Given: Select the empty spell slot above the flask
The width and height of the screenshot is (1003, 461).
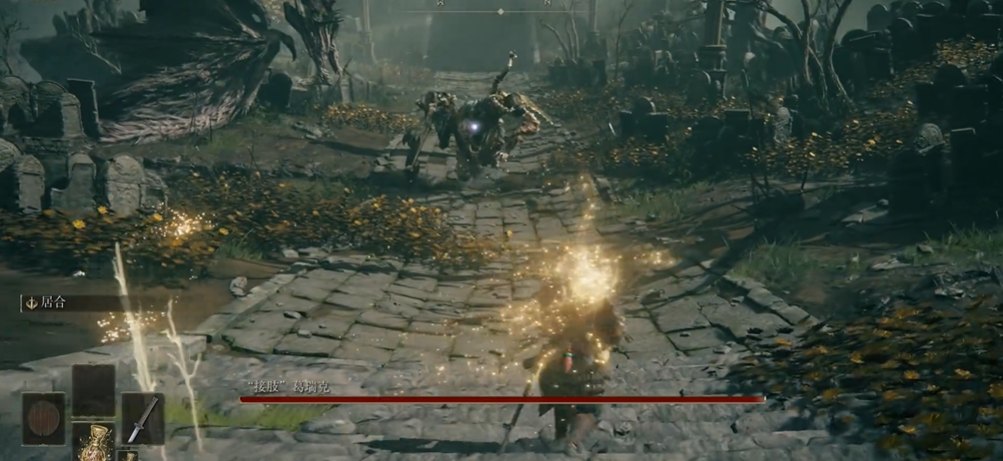Looking at the screenshot, I should (93, 390).
